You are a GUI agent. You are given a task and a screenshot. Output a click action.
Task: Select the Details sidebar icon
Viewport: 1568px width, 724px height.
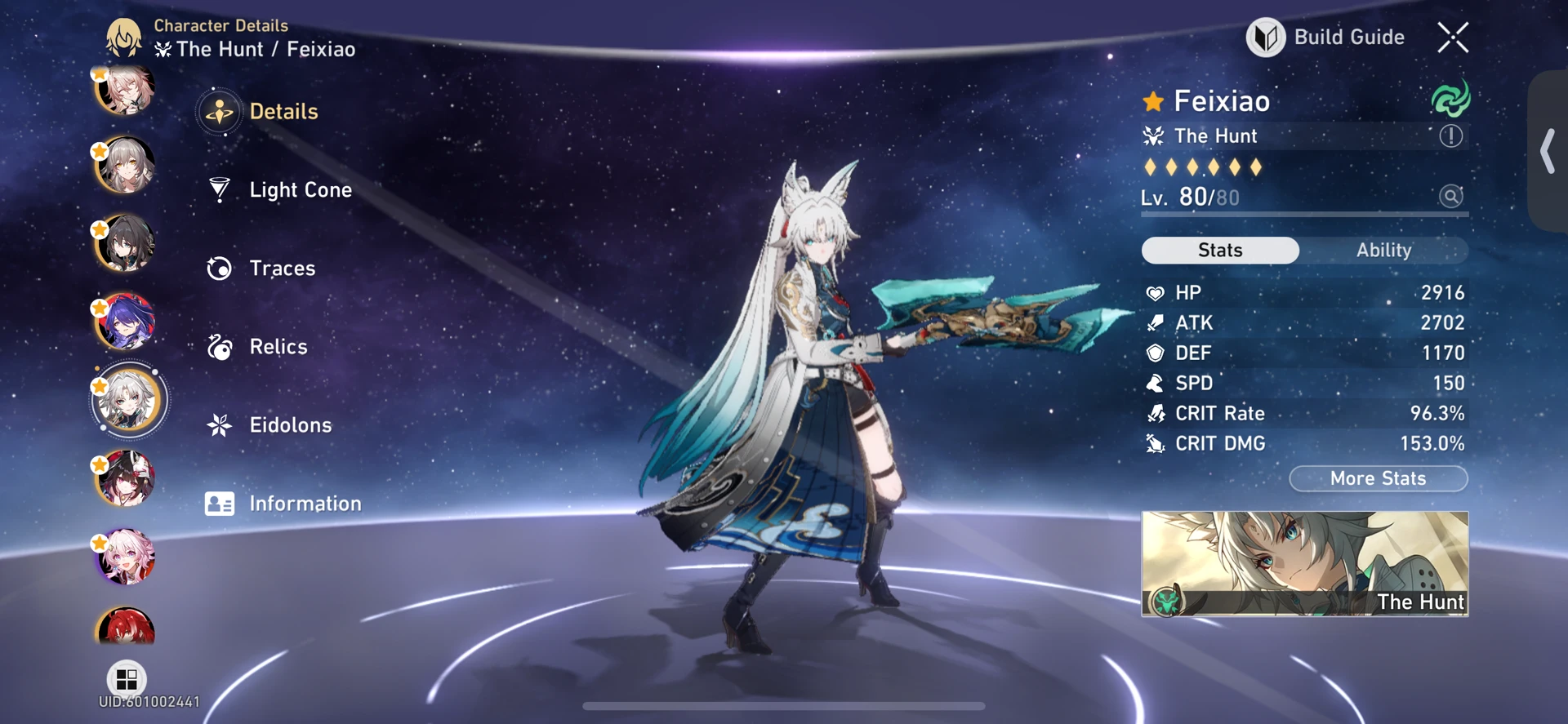(x=219, y=111)
